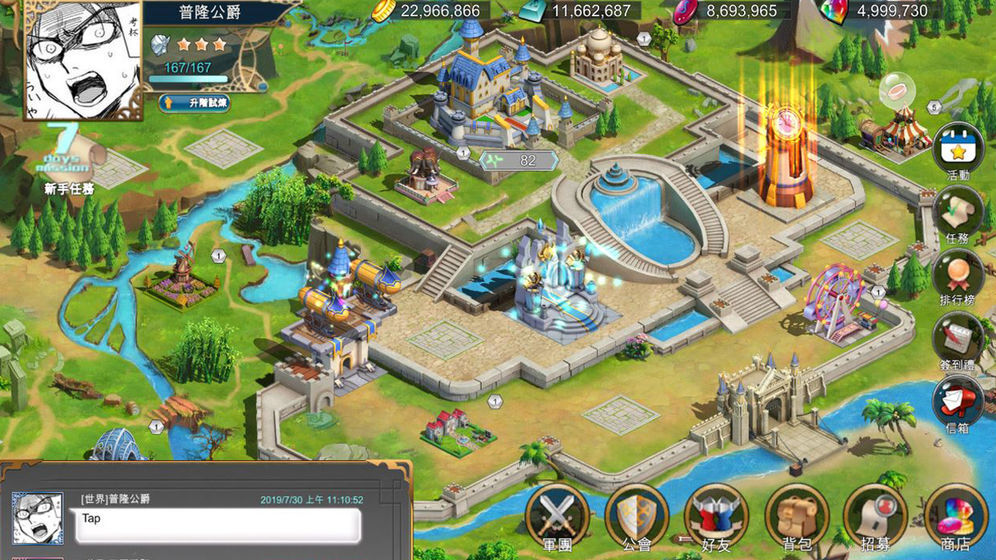Click the 升階試煉 promotion trial button
996x560 pixels.
[x=193, y=103]
